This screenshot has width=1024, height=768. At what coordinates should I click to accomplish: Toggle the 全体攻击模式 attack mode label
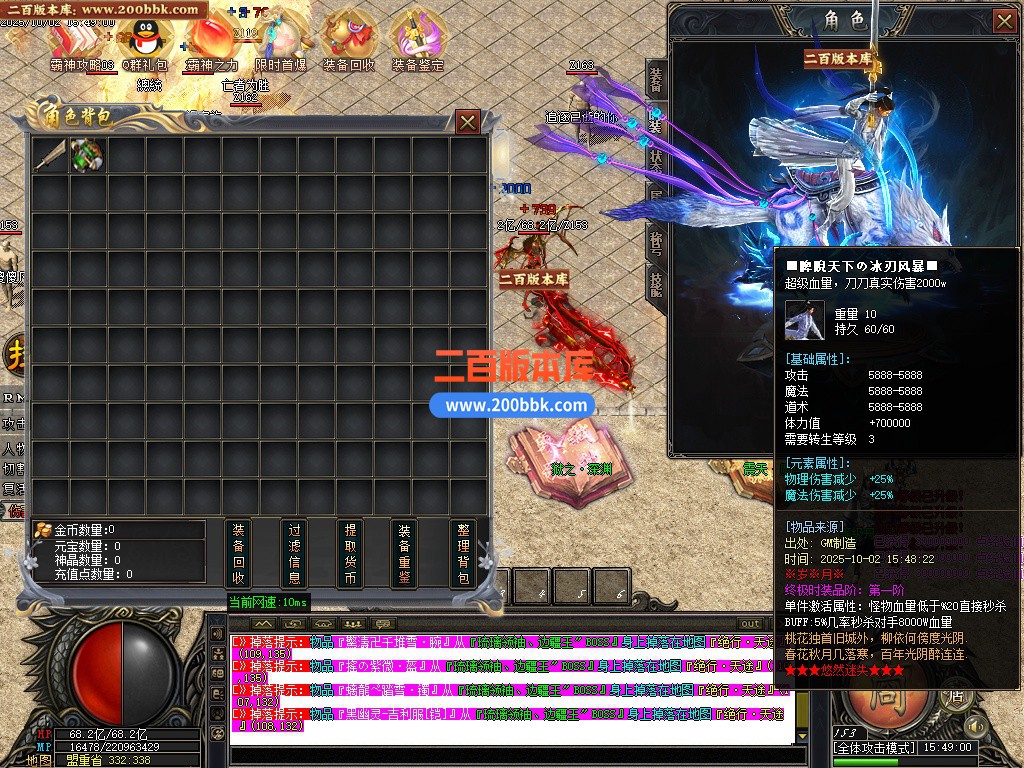[872, 747]
